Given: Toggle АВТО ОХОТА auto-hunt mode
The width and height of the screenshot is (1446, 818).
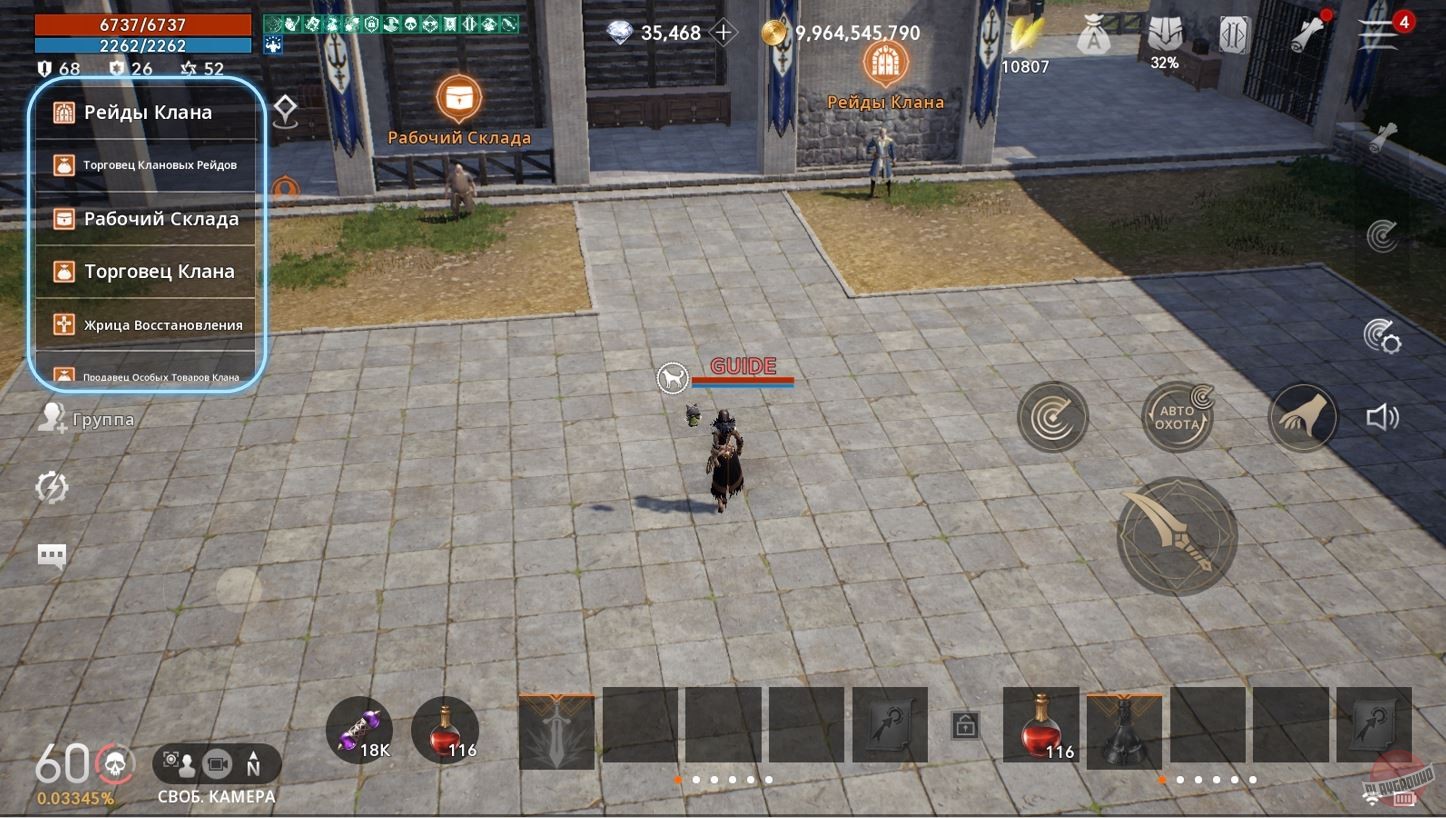Looking at the screenshot, I should click(1177, 415).
